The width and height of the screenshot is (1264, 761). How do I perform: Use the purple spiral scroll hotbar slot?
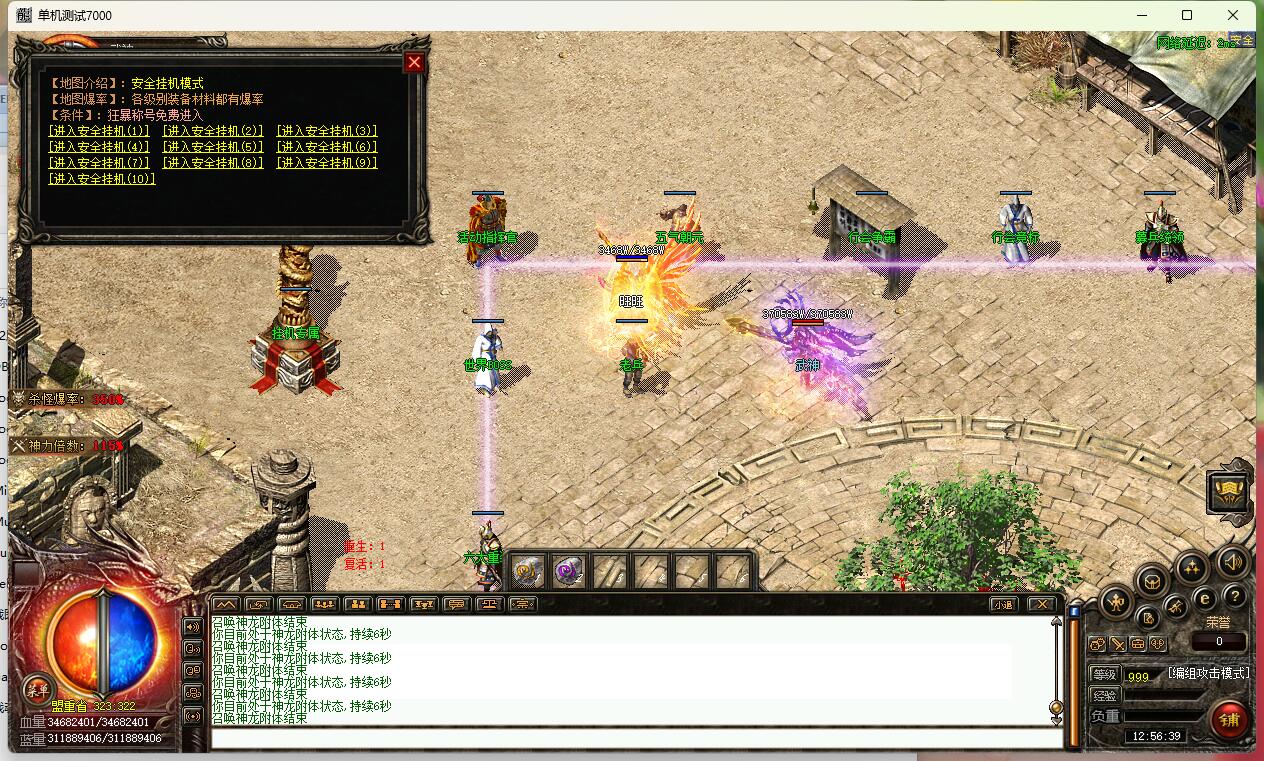coord(569,571)
